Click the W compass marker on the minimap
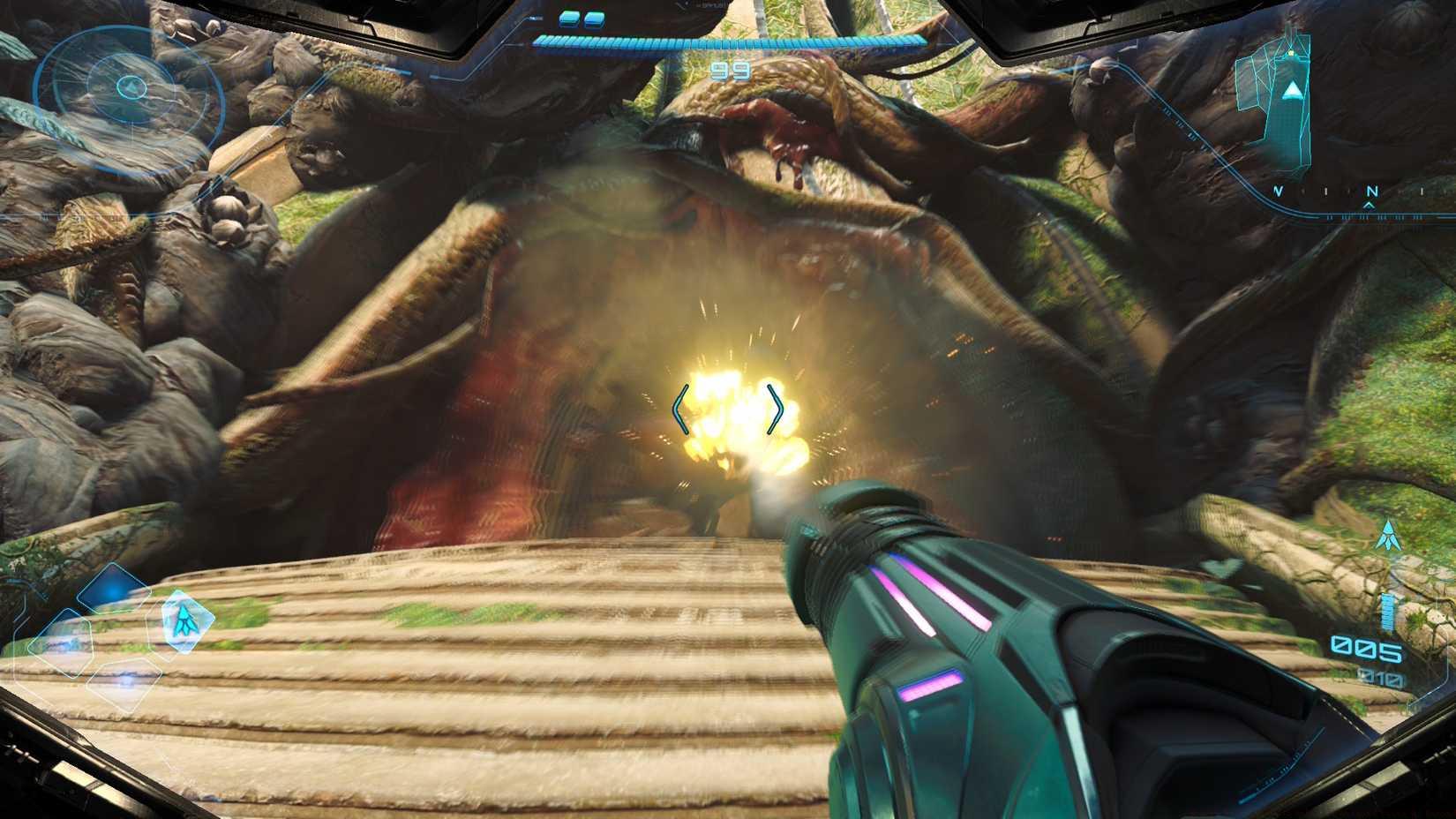This screenshot has width=1456, height=819. coord(1278,191)
